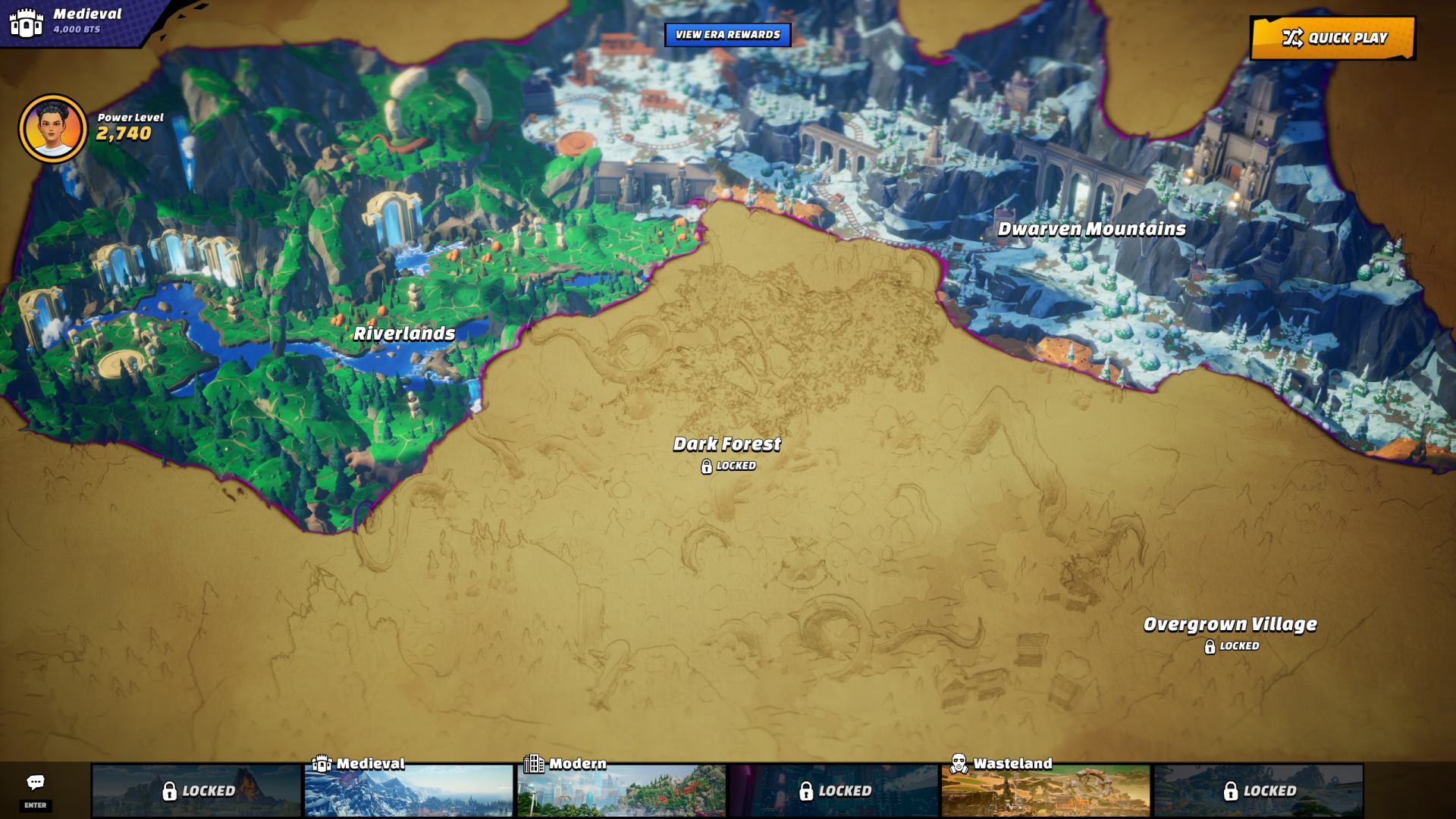Open the chat speech bubble icon
Image resolution: width=1456 pixels, height=819 pixels.
click(36, 783)
